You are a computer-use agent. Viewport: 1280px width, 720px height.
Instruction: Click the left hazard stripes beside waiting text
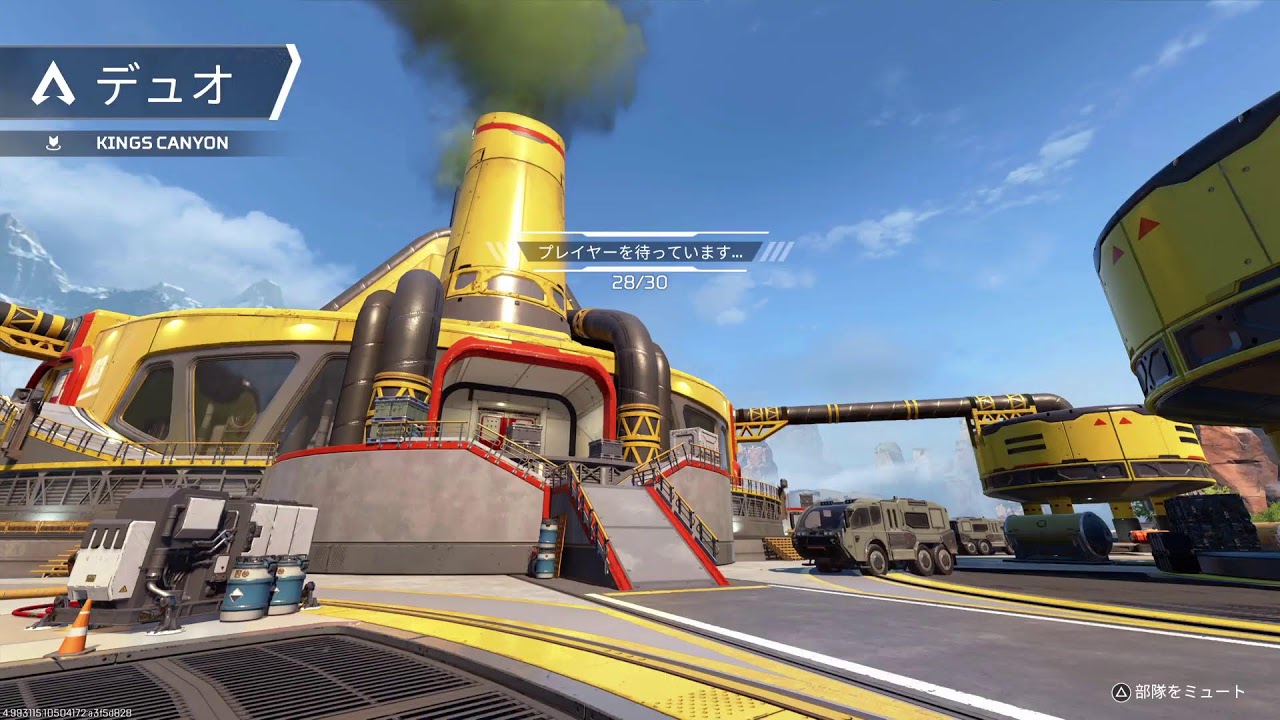coord(497,252)
